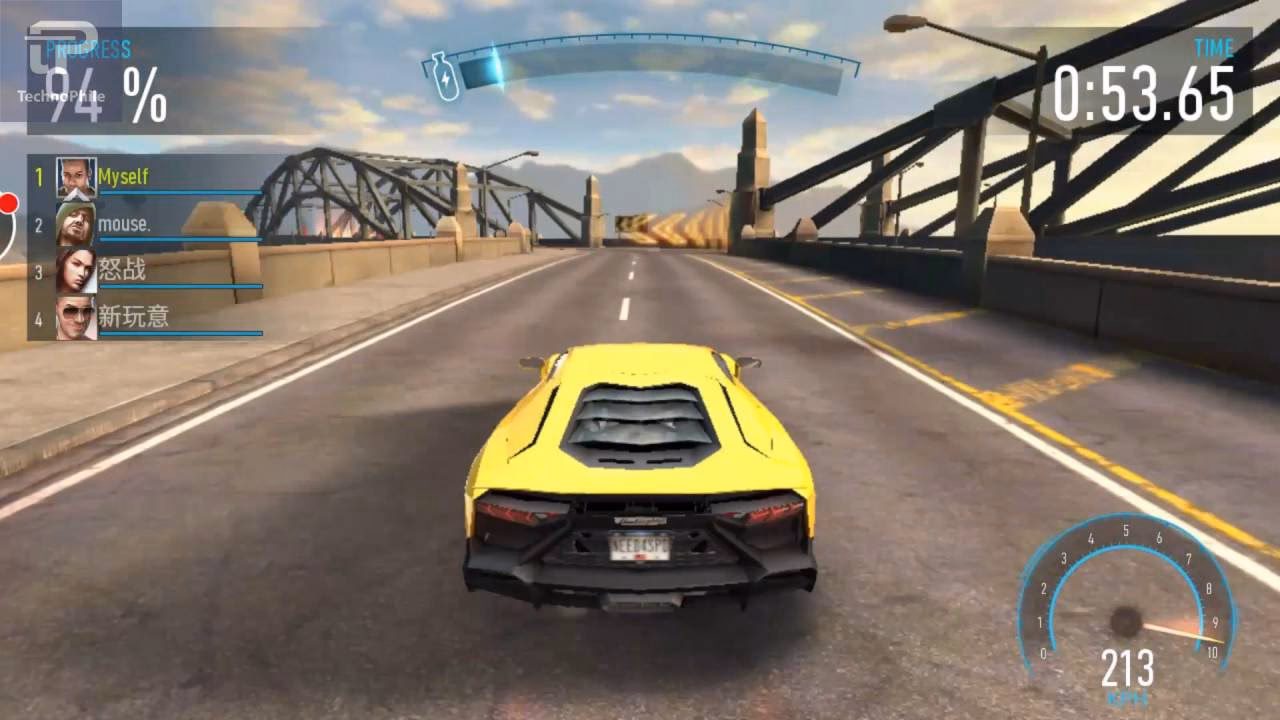Tap the NEED4SPD license plate on the car

[x=641, y=549]
